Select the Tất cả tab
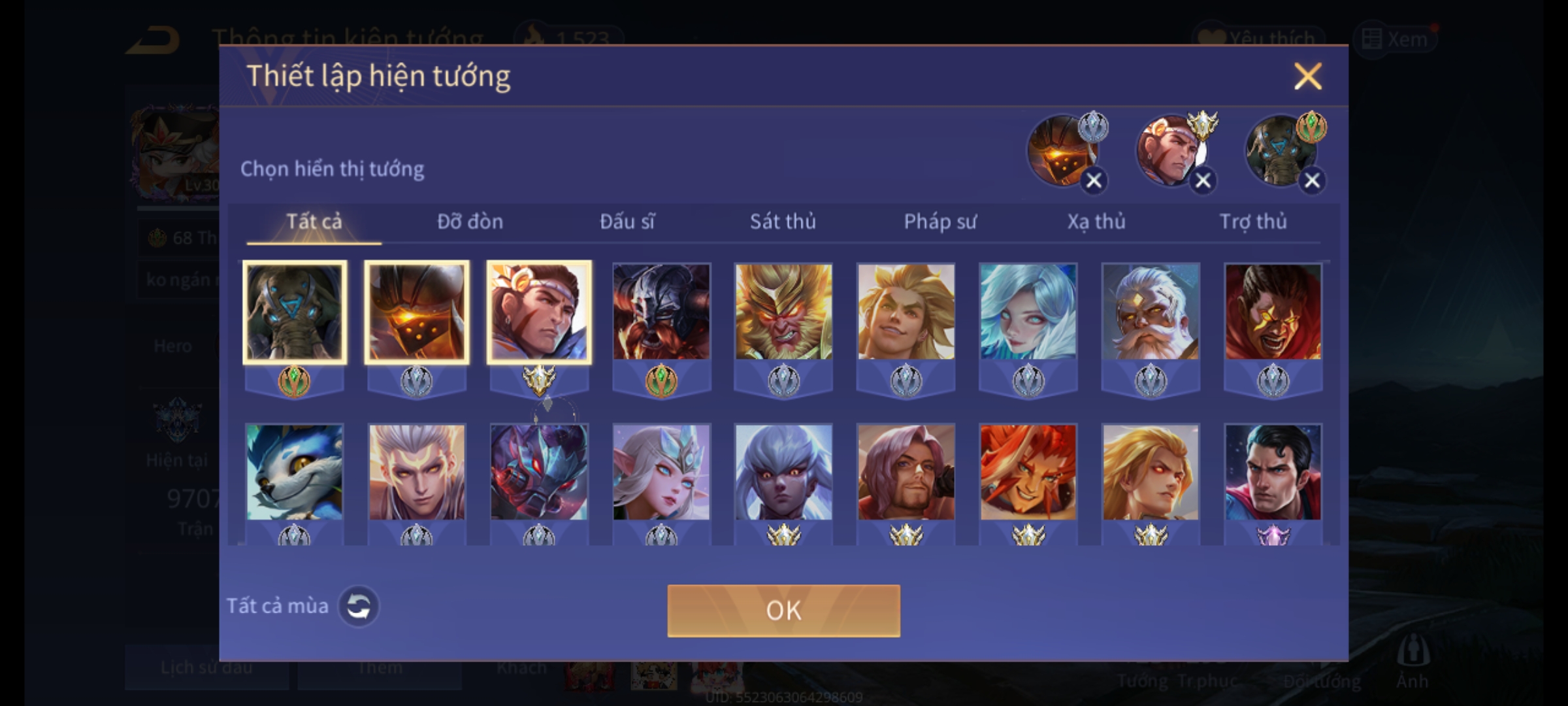This screenshot has height=706, width=1568. tap(314, 222)
